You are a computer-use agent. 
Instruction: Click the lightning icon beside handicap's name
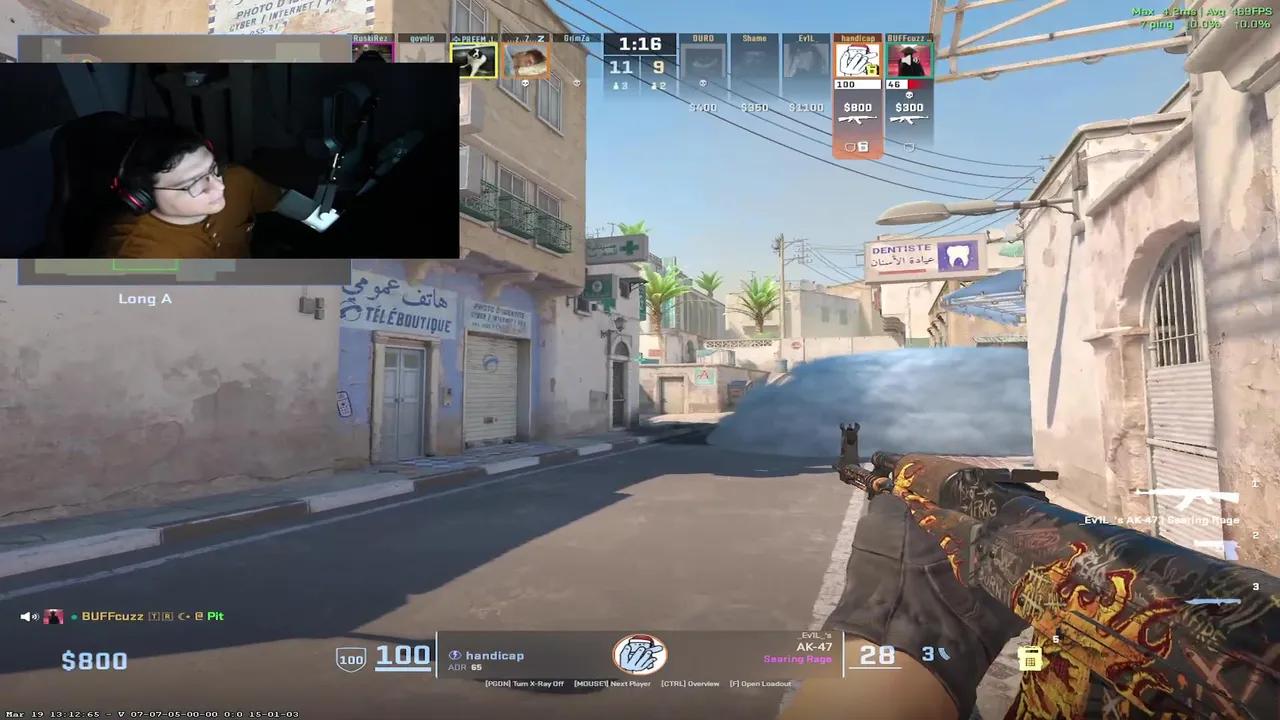[x=454, y=656]
